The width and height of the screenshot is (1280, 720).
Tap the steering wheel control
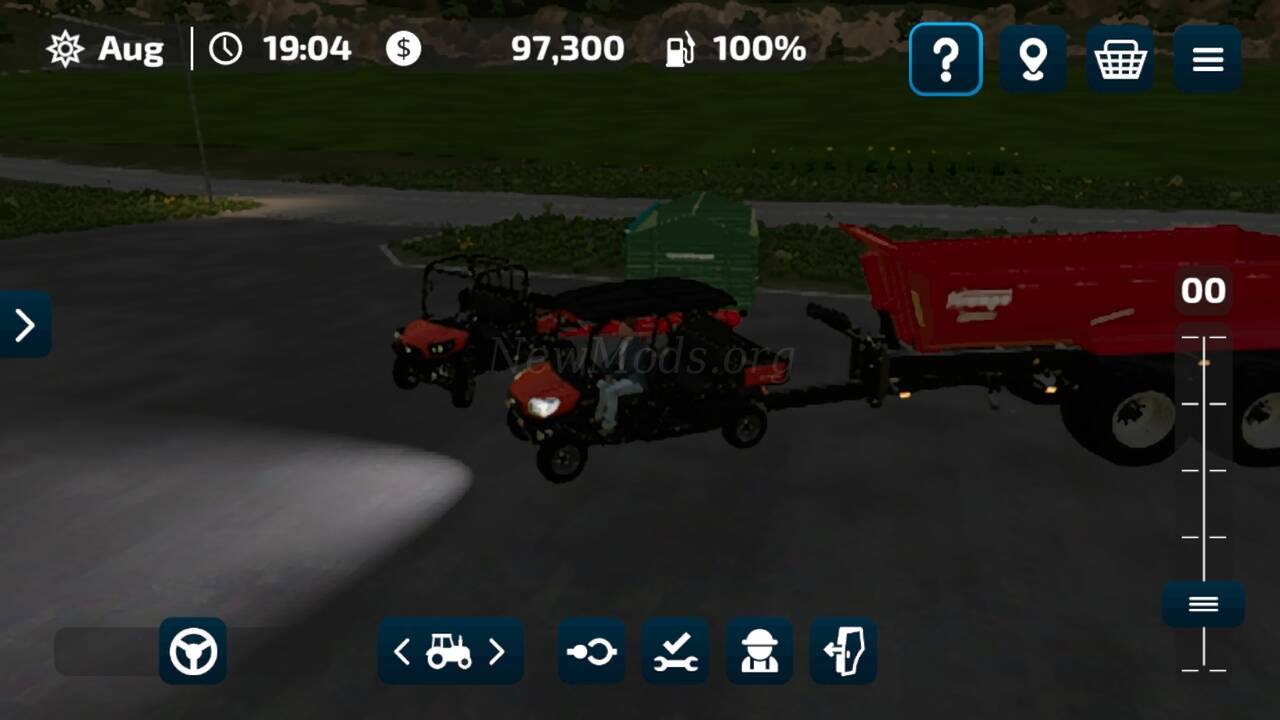pos(193,652)
